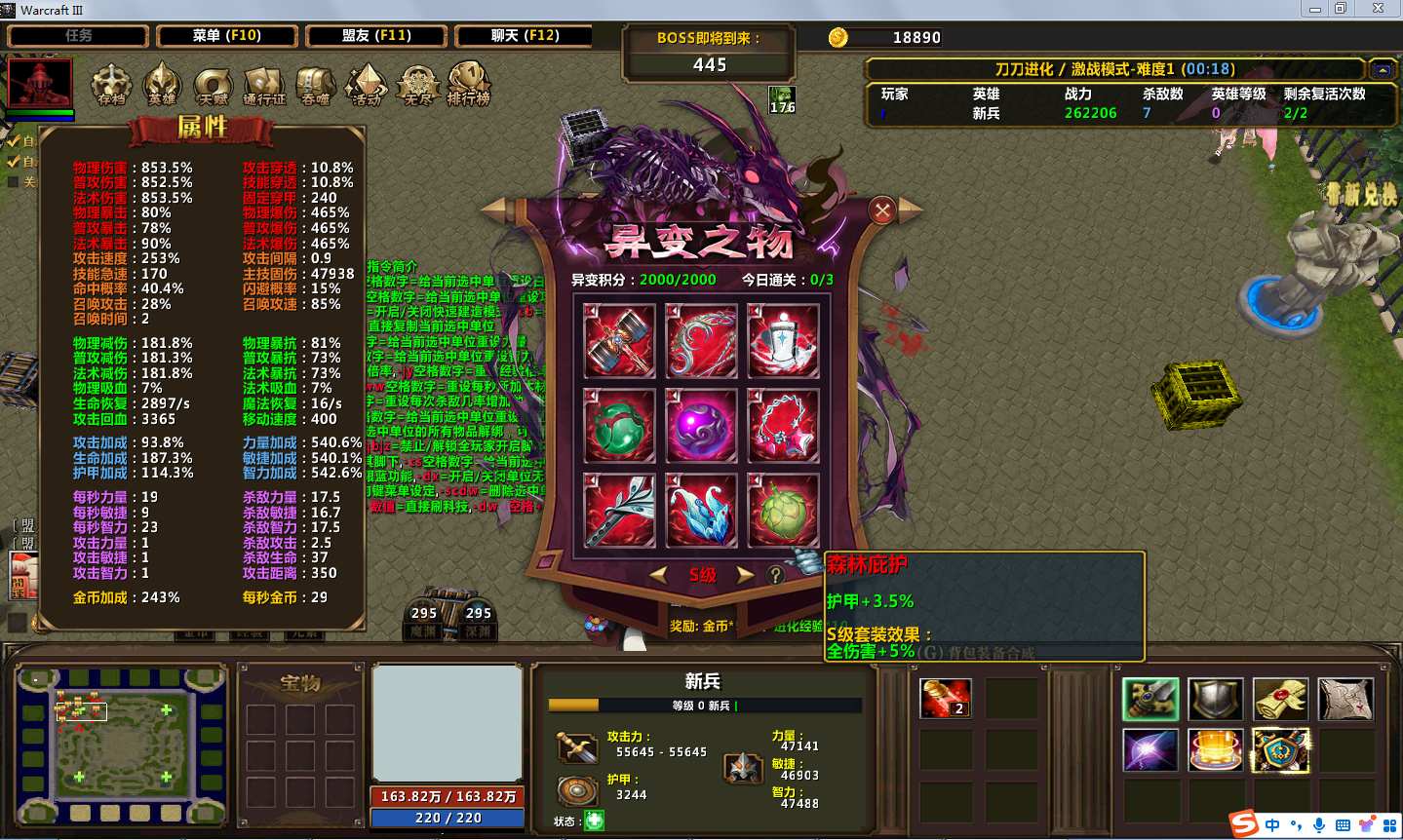Select the purple orb mutation item

pyautogui.click(x=700, y=425)
